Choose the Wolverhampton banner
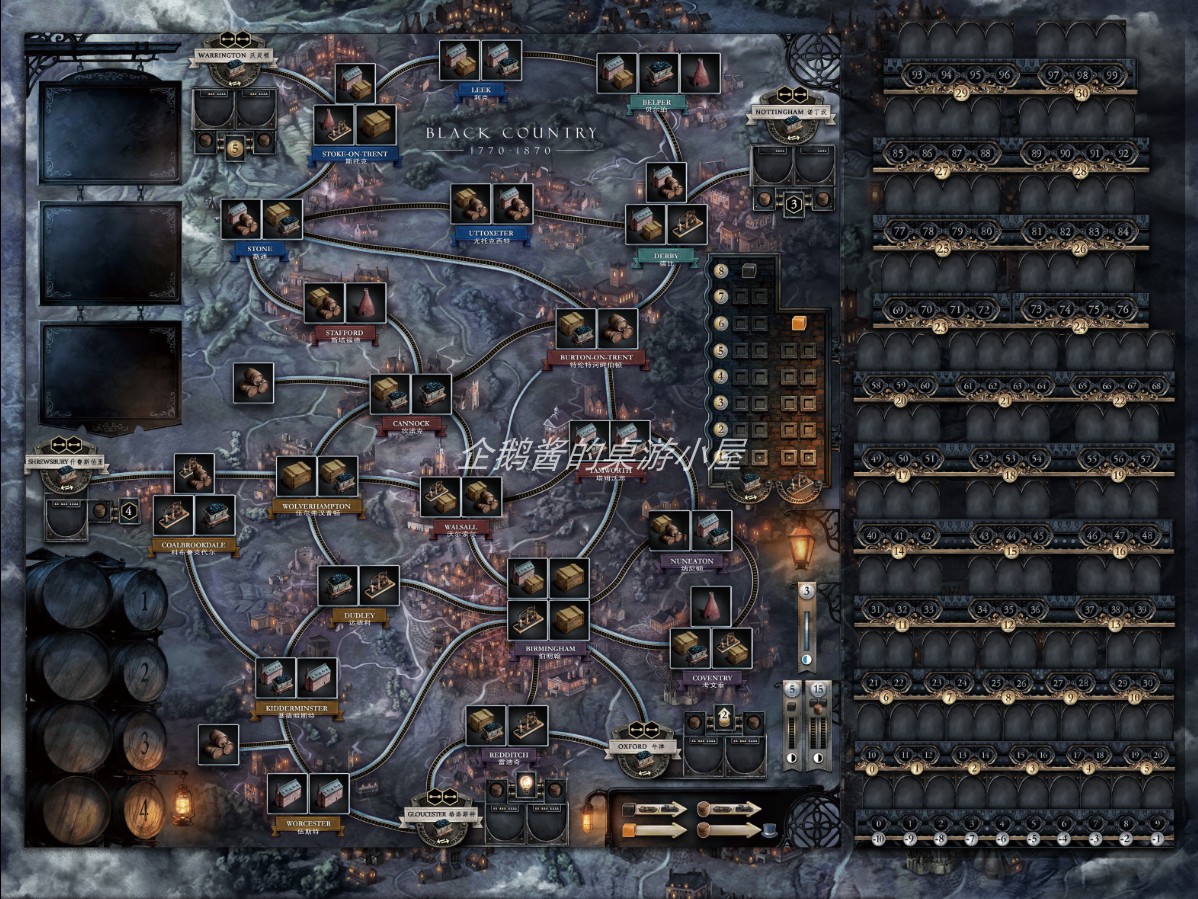The image size is (1198, 899). (317, 507)
